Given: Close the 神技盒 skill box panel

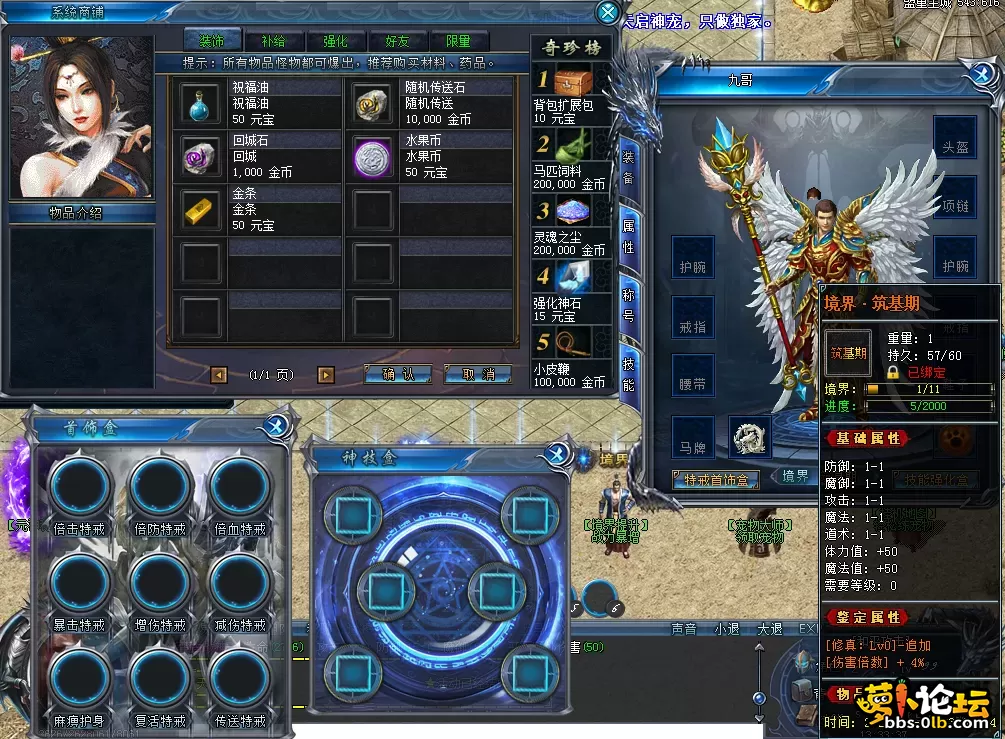Looking at the screenshot, I should point(557,456).
